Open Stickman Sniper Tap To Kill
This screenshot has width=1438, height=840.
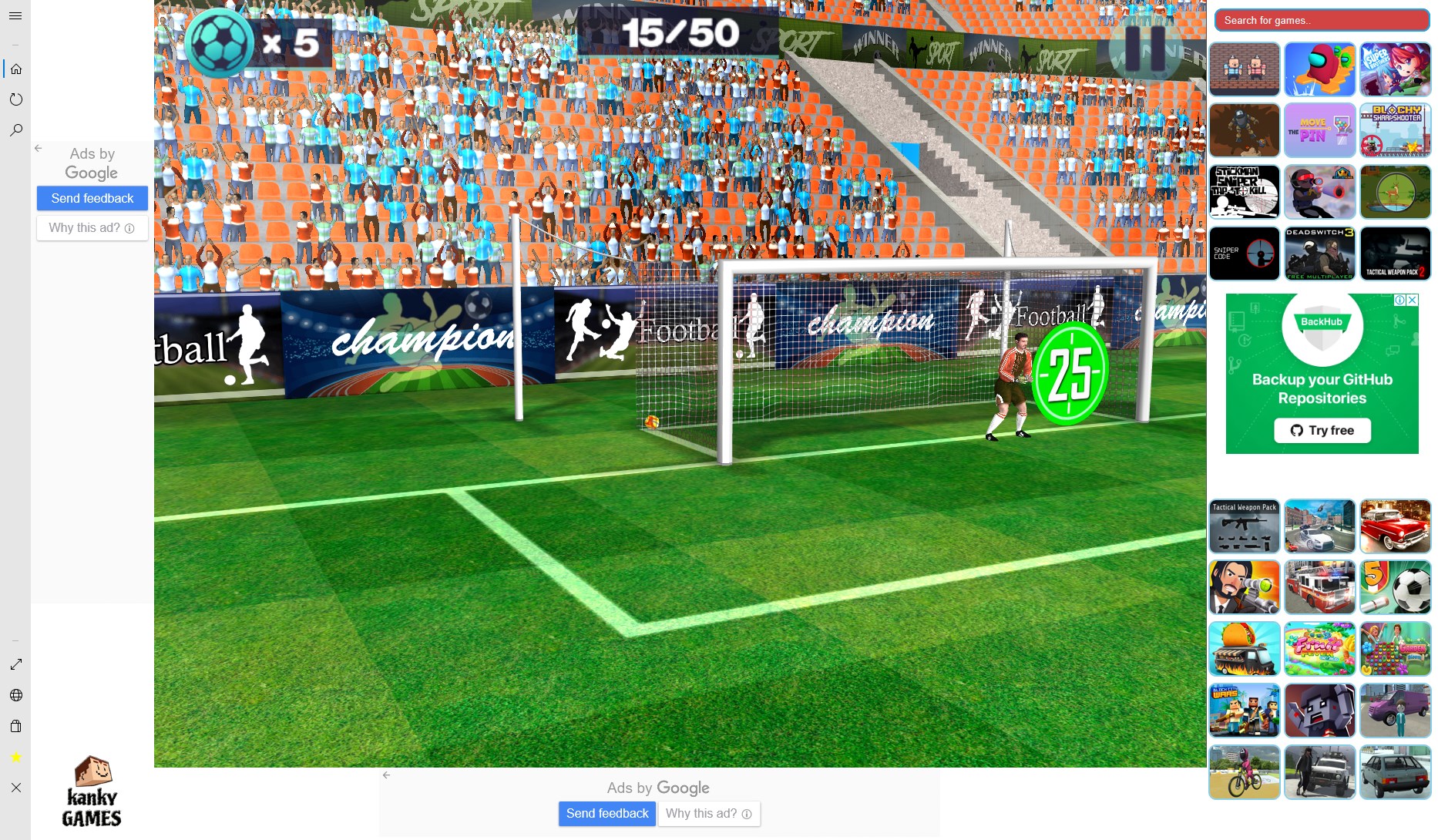tap(1245, 192)
